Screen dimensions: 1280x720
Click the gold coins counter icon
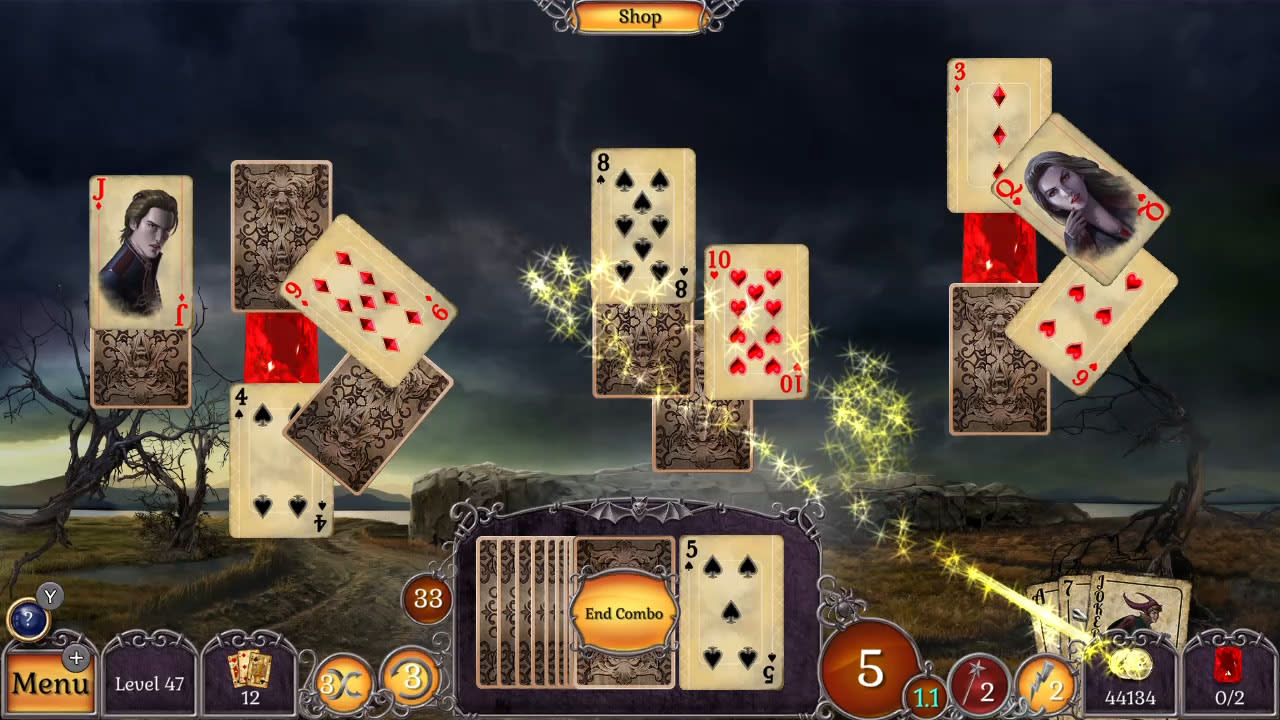click(1130, 665)
